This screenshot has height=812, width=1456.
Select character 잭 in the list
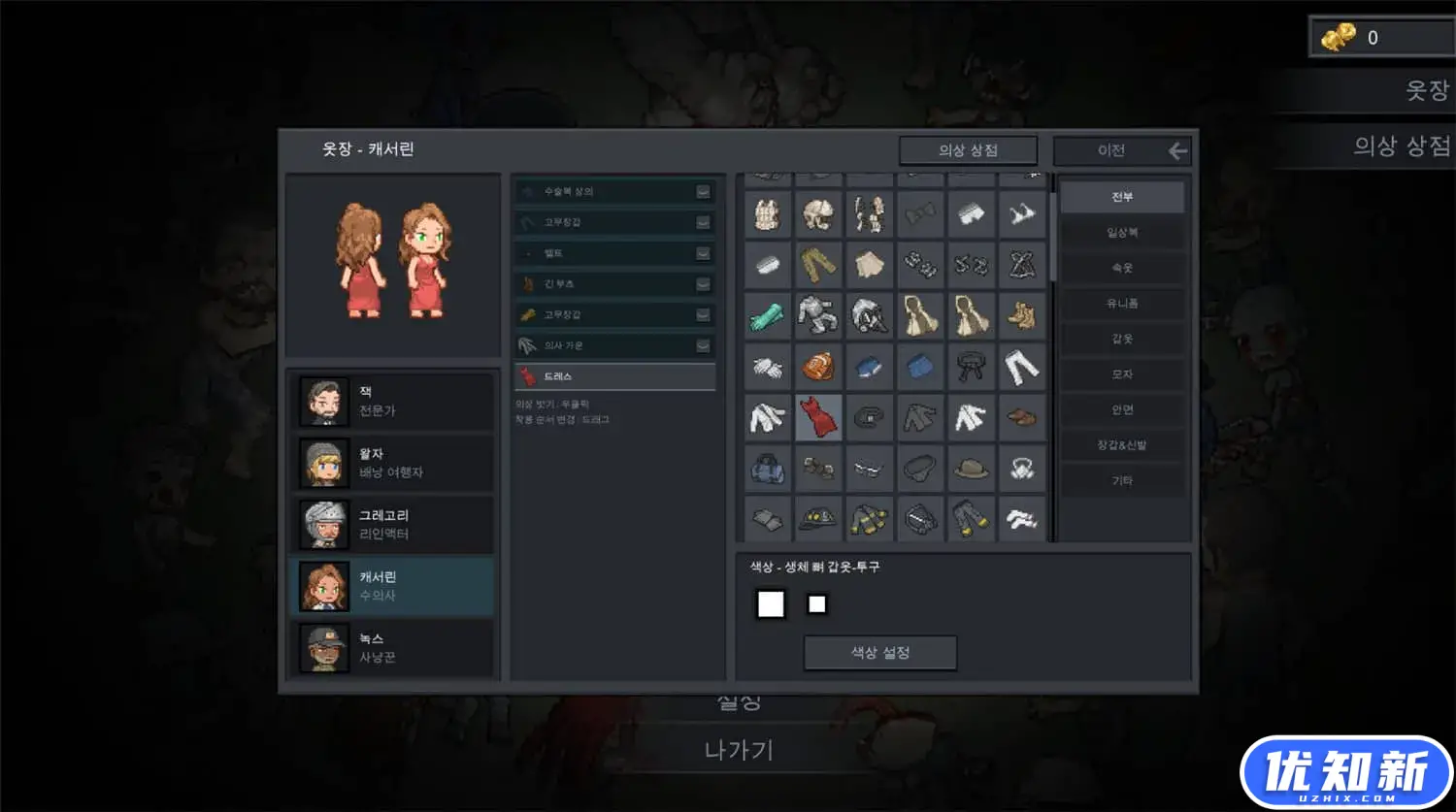click(x=392, y=402)
